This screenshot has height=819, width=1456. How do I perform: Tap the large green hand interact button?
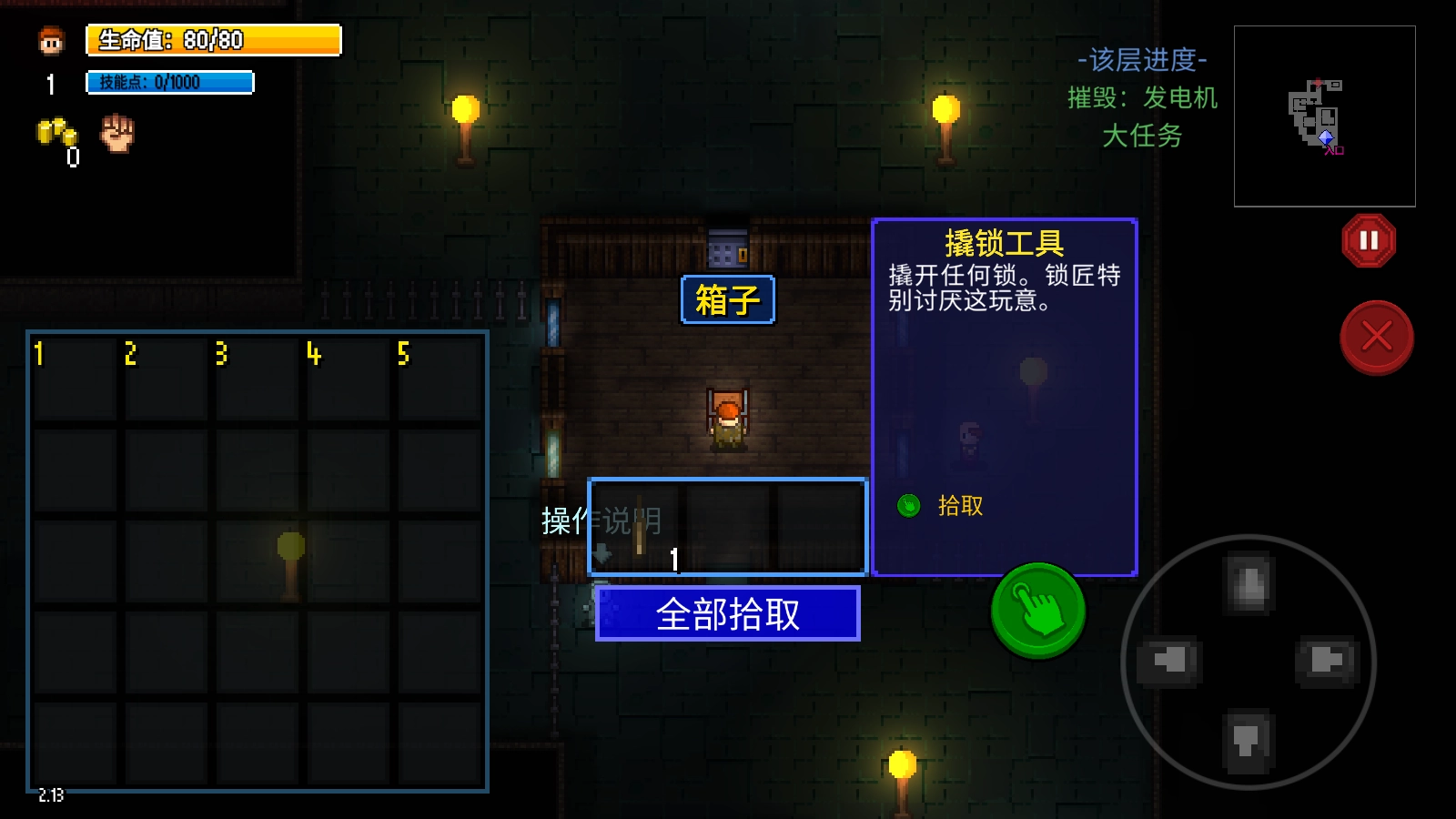tap(1036, 612)
